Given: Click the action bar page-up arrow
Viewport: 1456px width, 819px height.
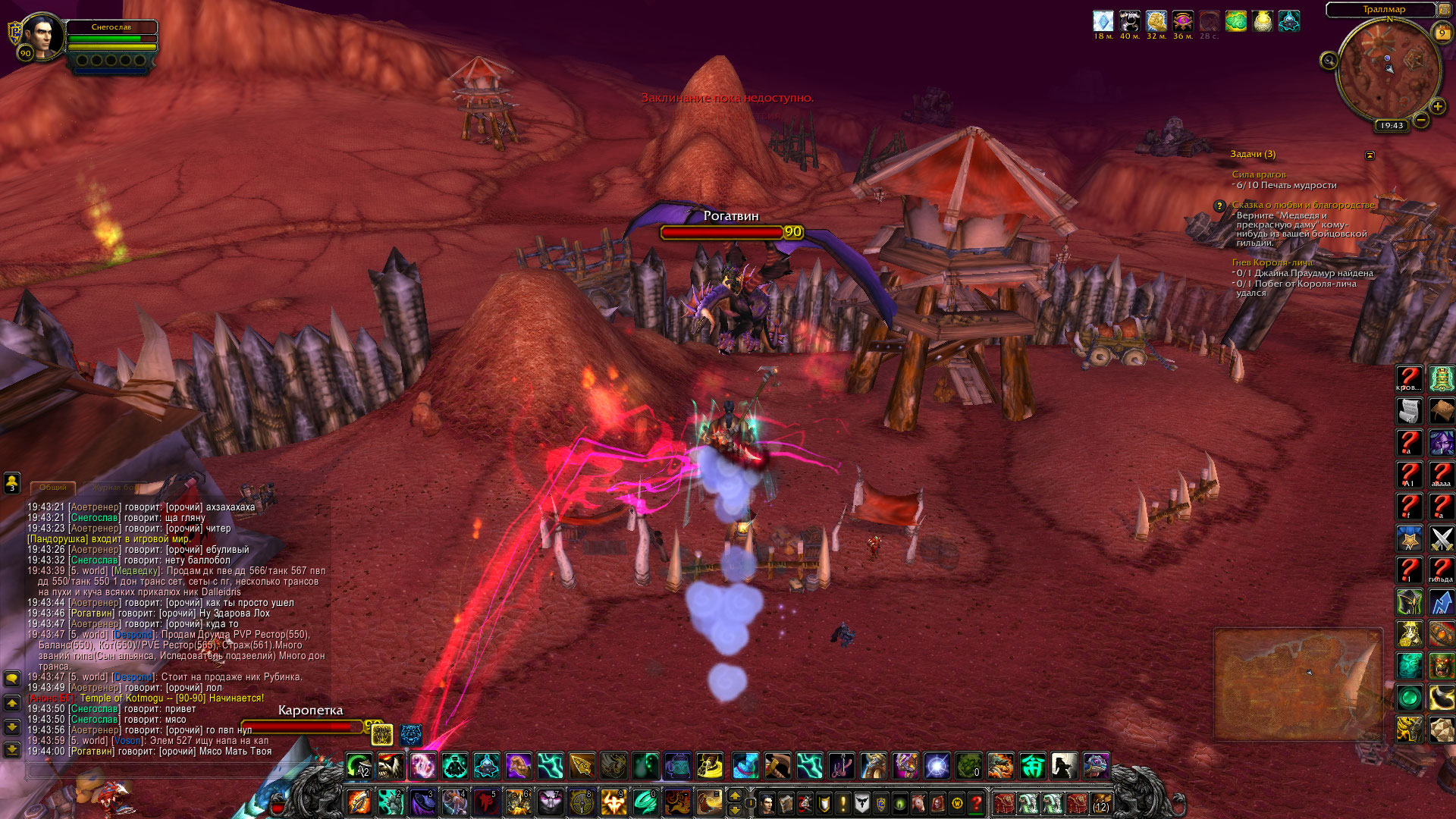Looking at the screenshot, I should pos(734,795).
